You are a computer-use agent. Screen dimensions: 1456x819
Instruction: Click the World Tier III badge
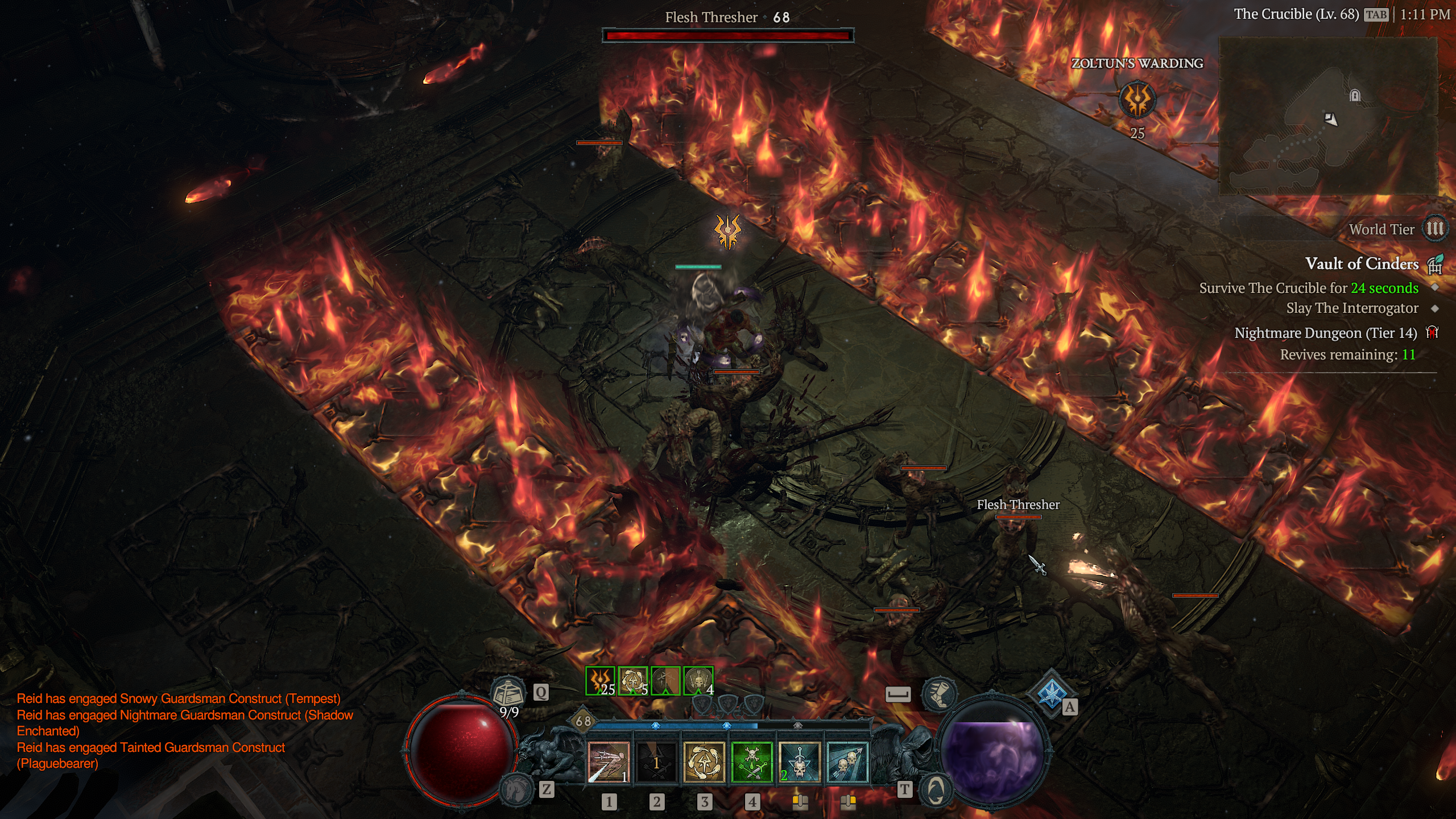(1434, 229)
